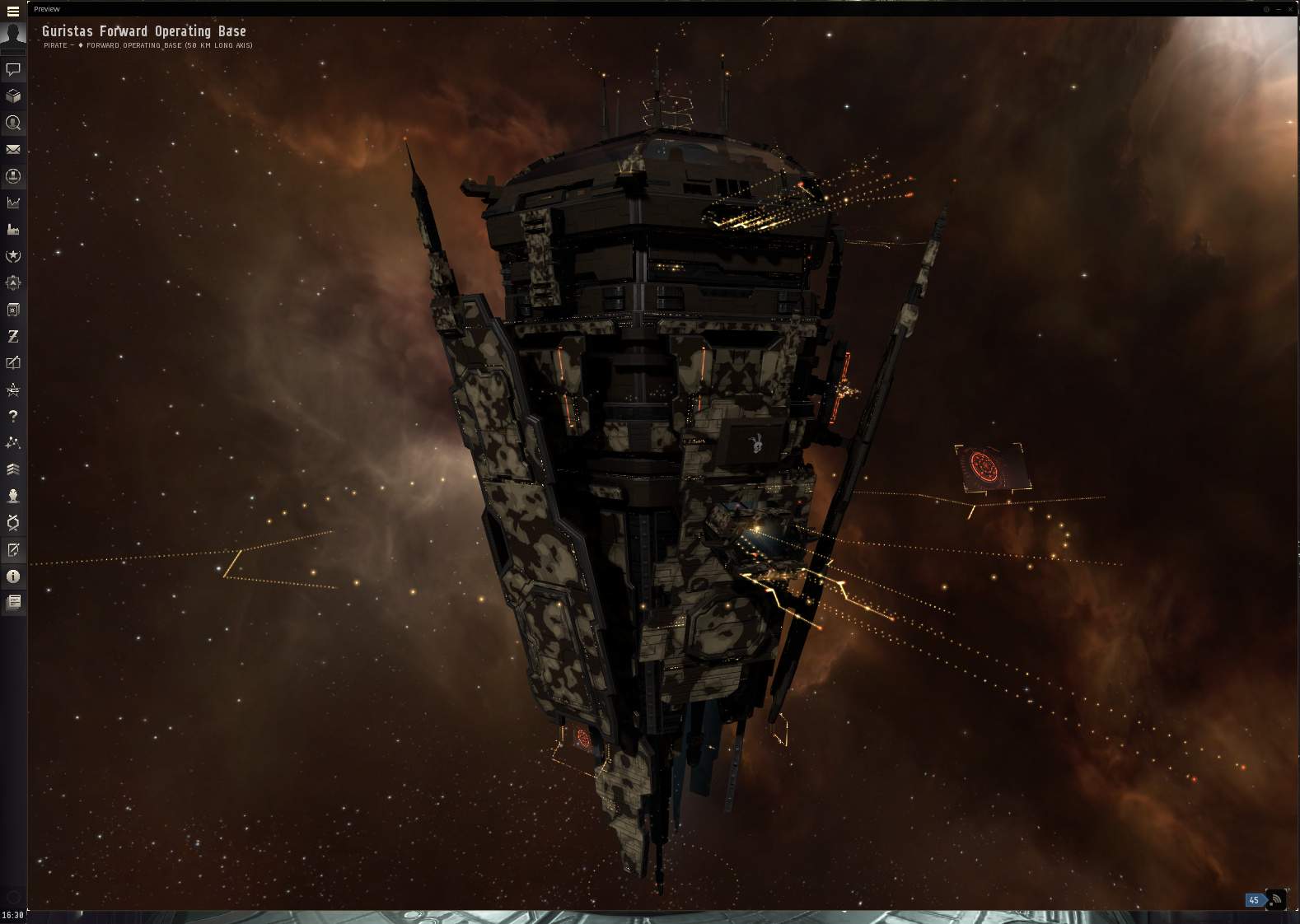
Task: Click the stacked chevrons sidebar icon
Action: [13, 469]
